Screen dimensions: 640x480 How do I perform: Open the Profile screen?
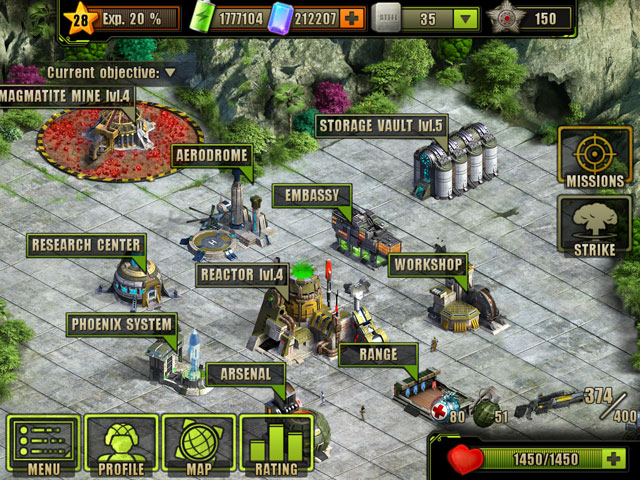pyautogui.click(x=121, y=446)
